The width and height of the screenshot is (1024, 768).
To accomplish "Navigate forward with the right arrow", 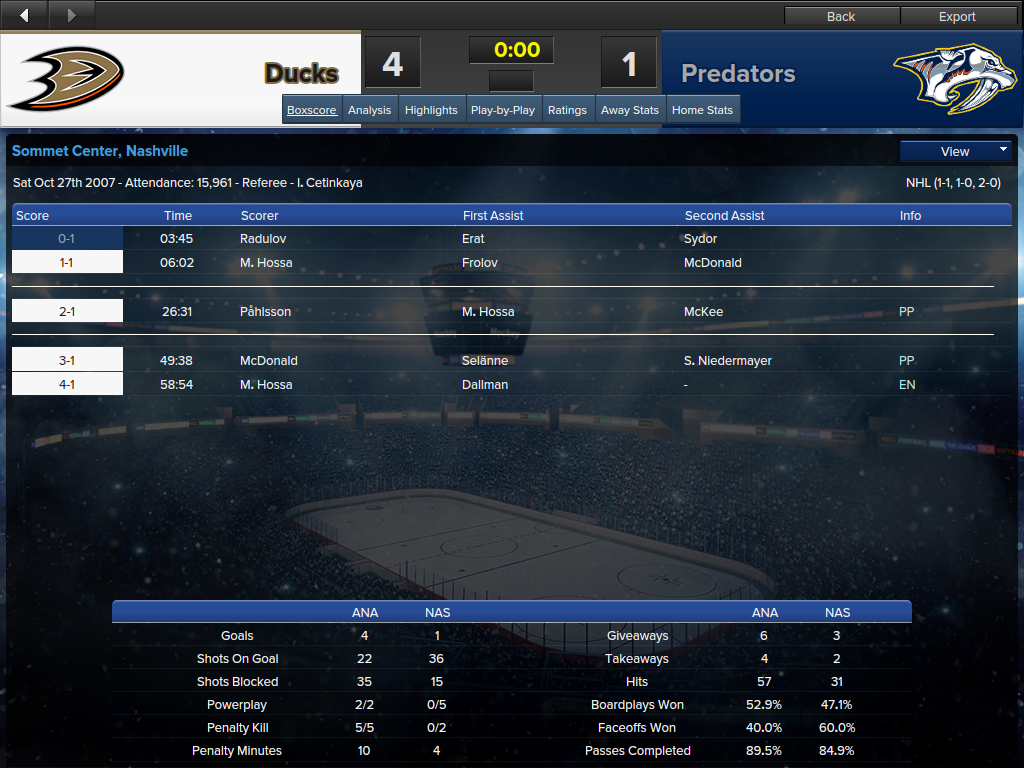I will [71, 15].
